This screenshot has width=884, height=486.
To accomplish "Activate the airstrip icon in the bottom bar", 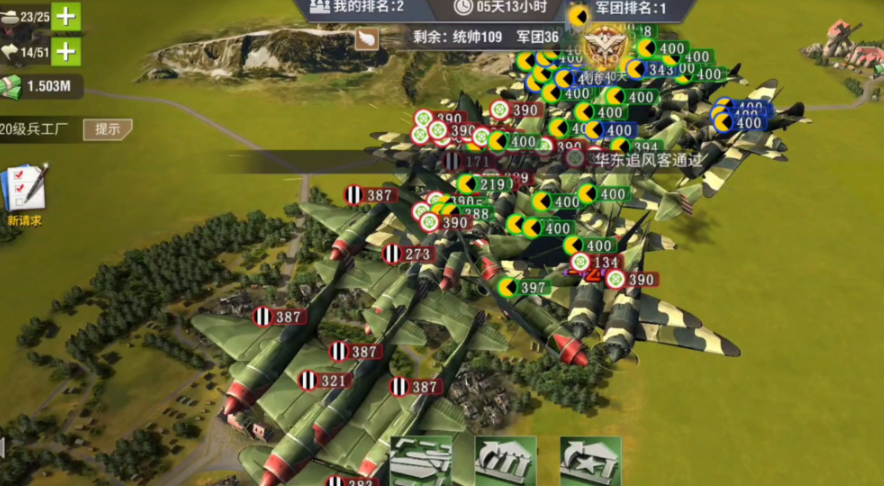I will click(420, 461).
